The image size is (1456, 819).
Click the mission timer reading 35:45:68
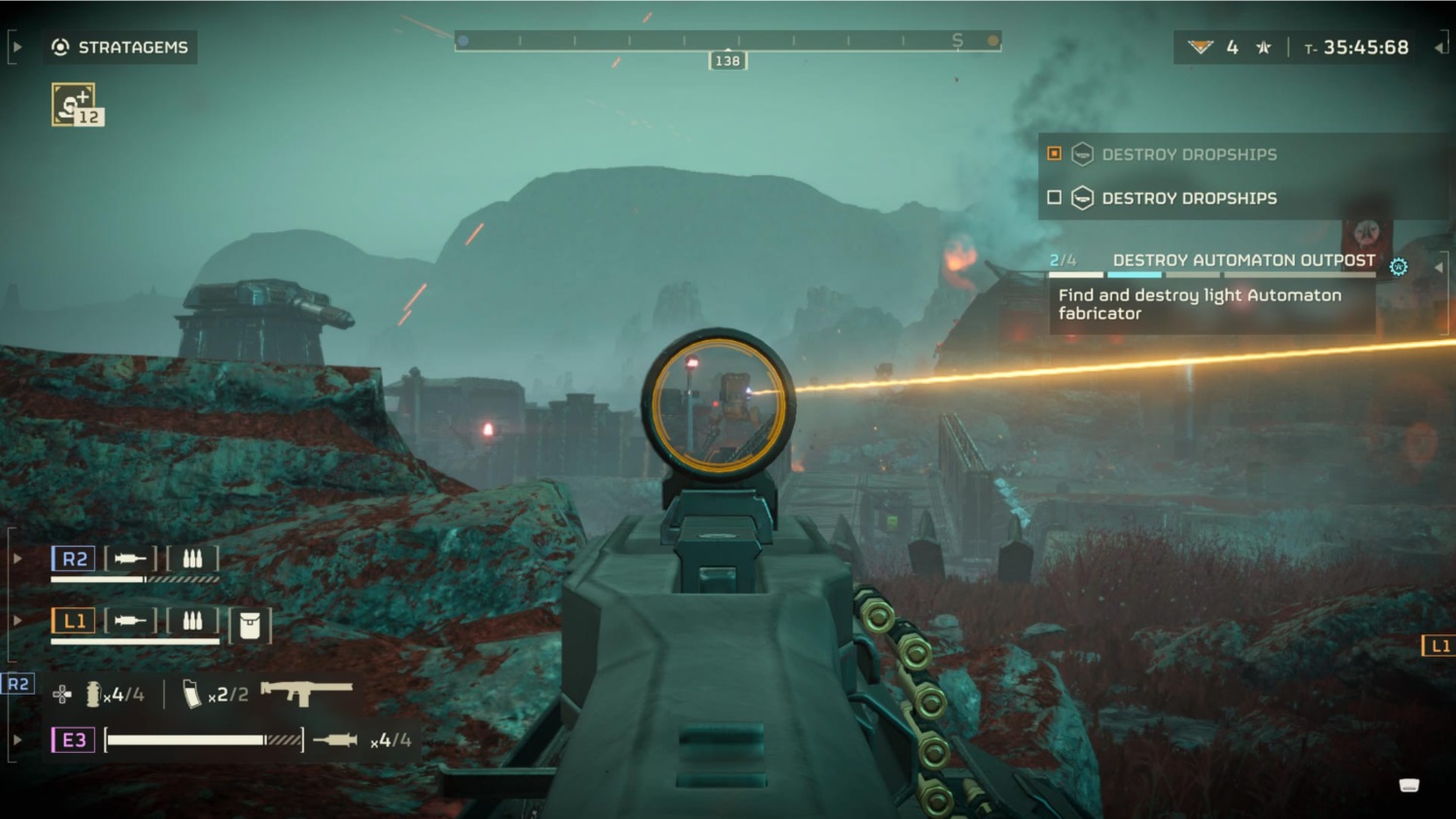click(1364, 46)
